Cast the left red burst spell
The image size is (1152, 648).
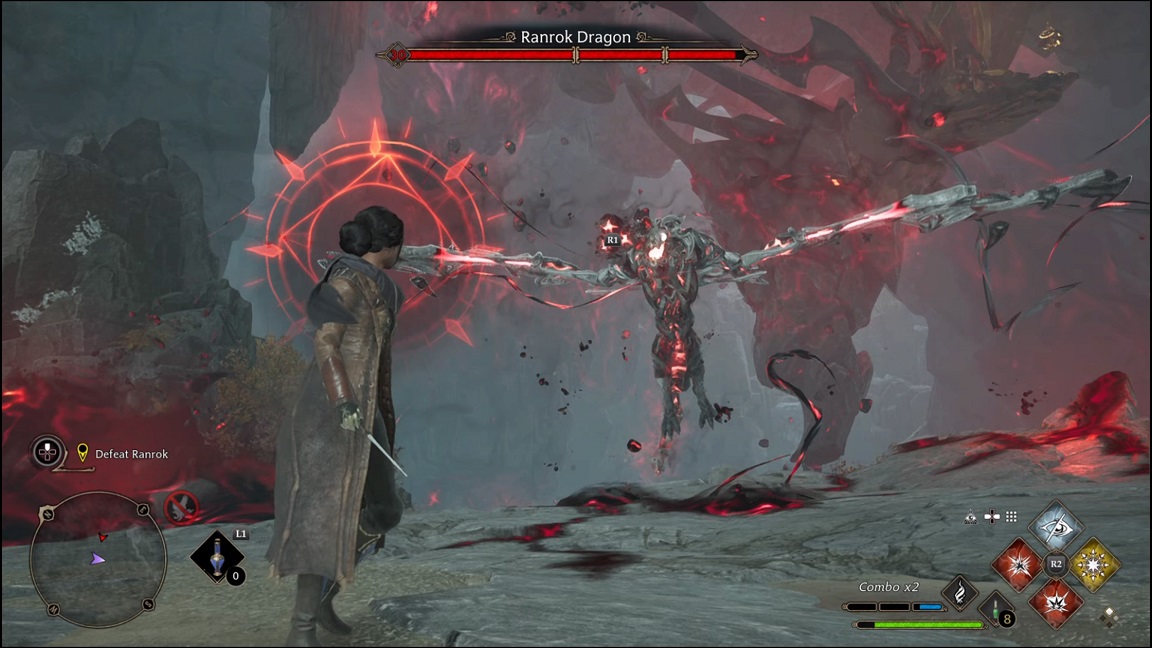tap(1017, 564)
